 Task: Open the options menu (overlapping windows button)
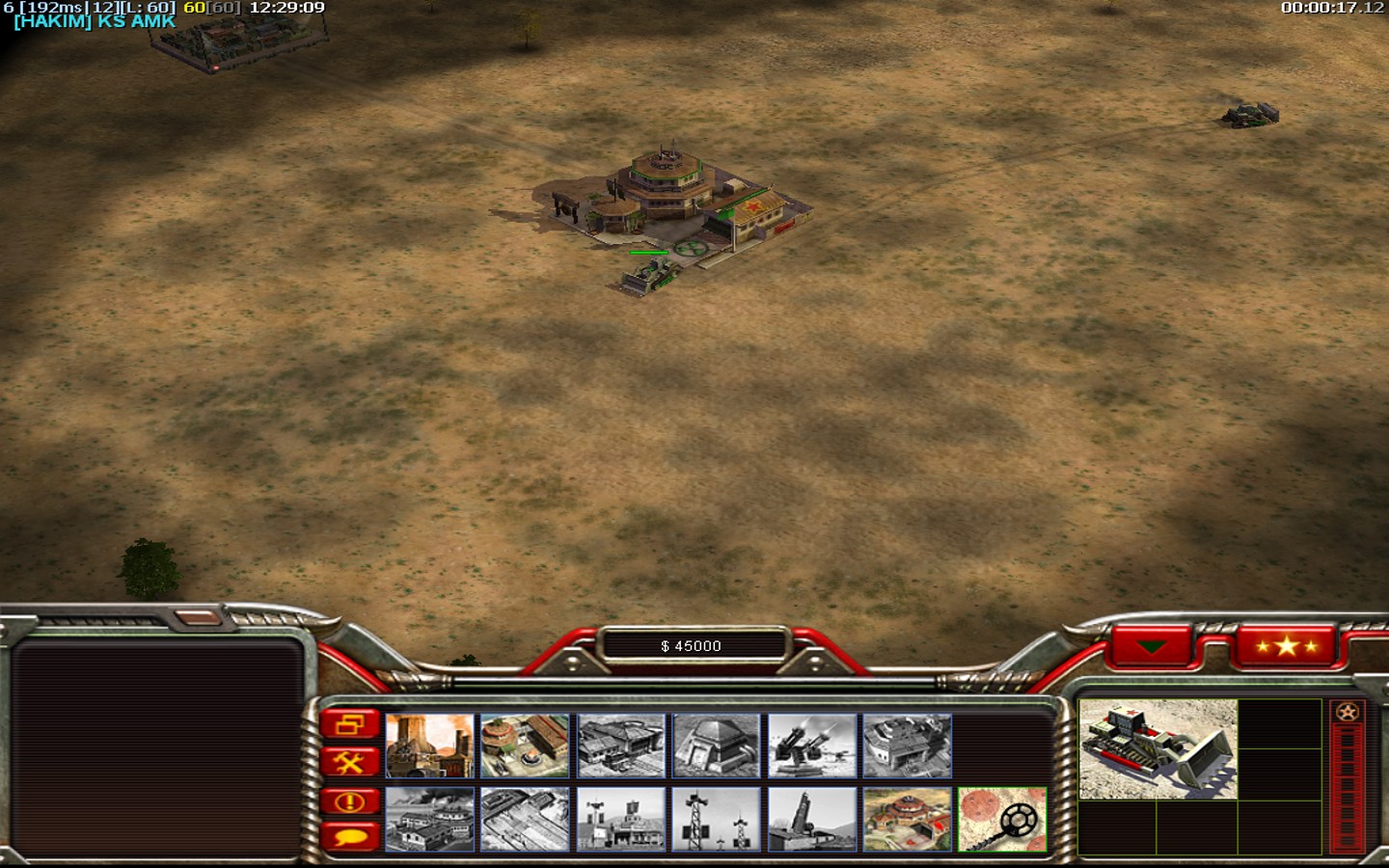(349, 724)
